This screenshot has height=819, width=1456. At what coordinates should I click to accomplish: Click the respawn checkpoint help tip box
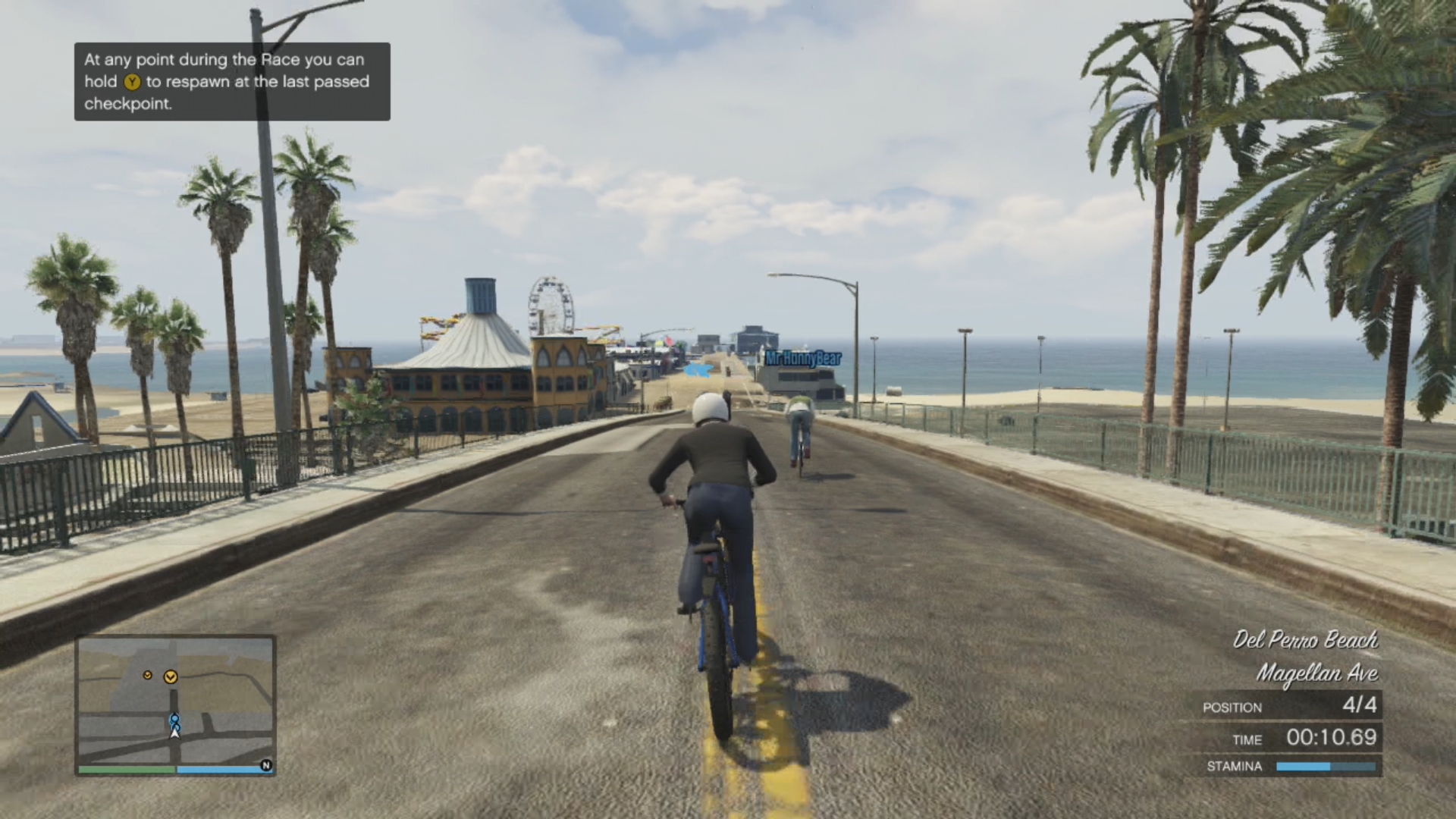(x=232, y=82)
